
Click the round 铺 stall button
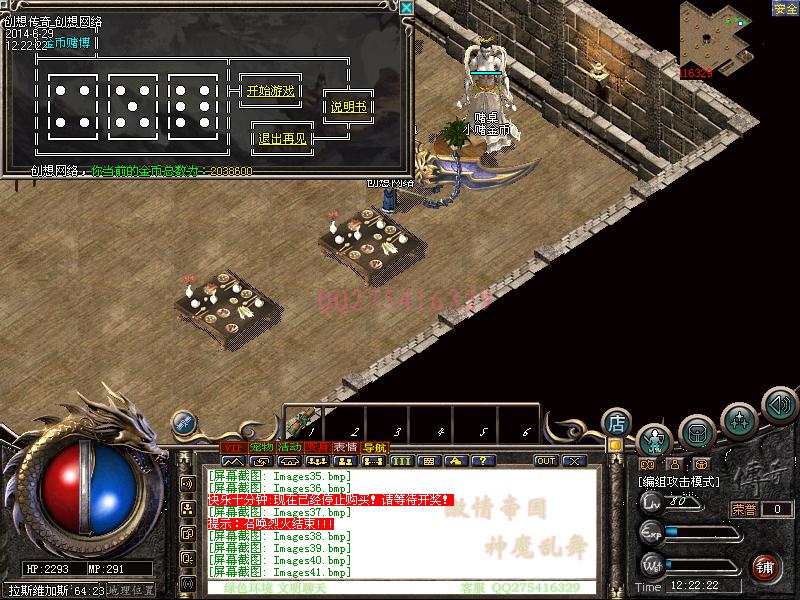point(765,566)
